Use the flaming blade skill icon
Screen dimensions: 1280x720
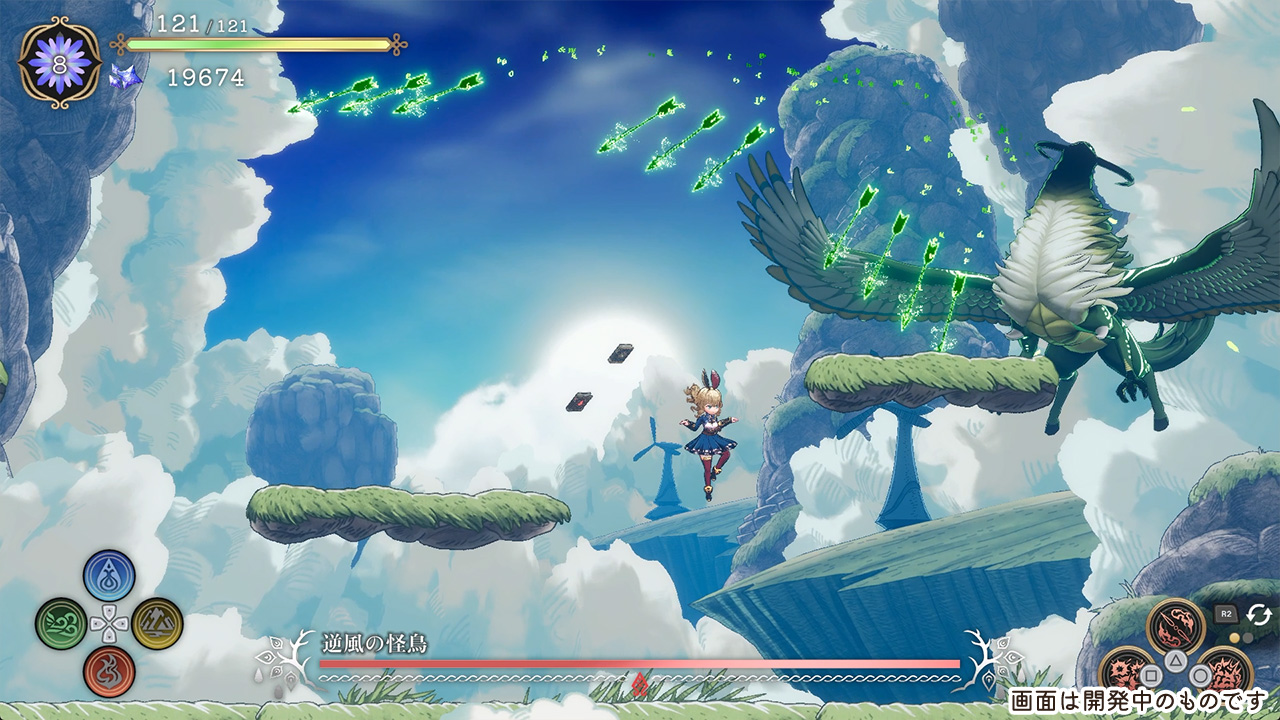(x=1176, y=626)
